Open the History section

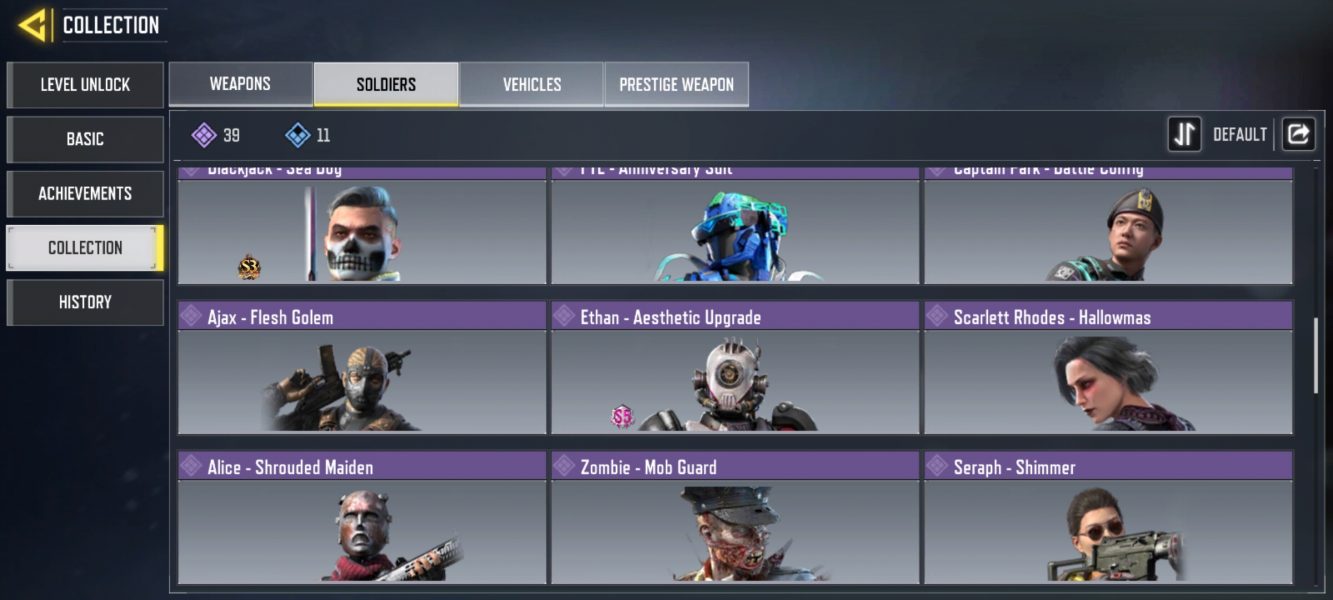[85, 302]
